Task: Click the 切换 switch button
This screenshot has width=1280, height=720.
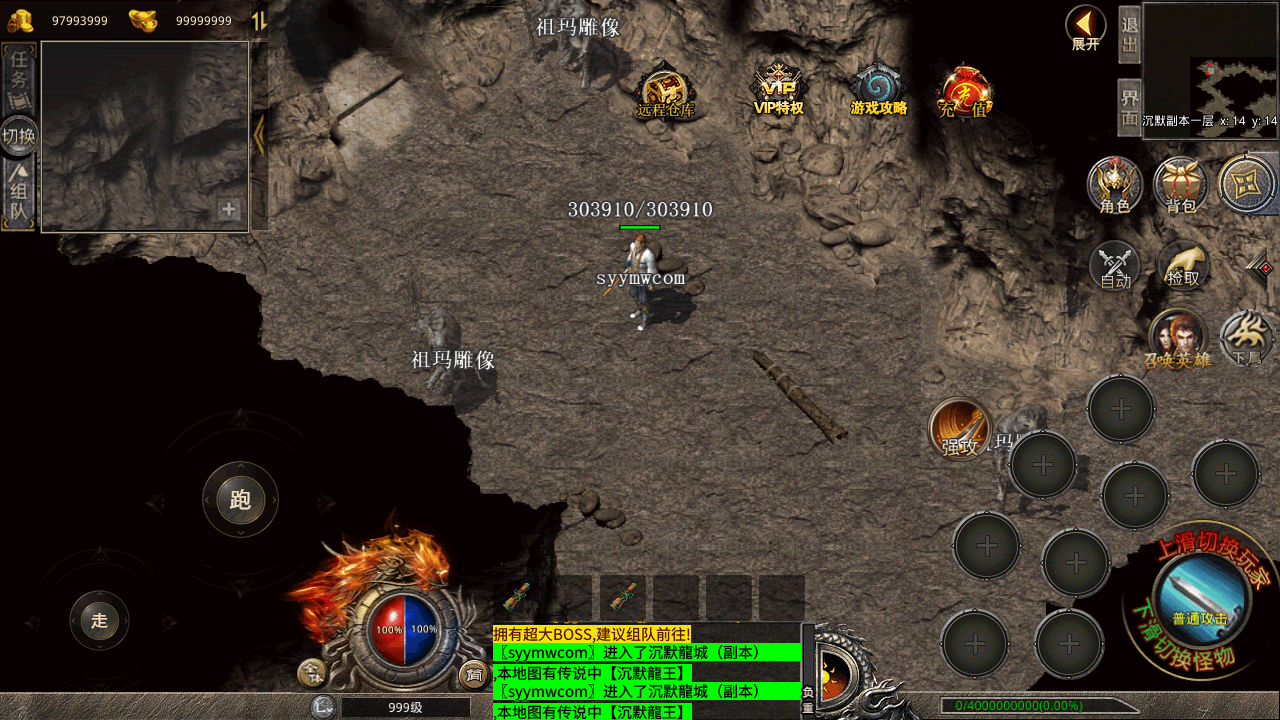Action: [x=19, y=136]
